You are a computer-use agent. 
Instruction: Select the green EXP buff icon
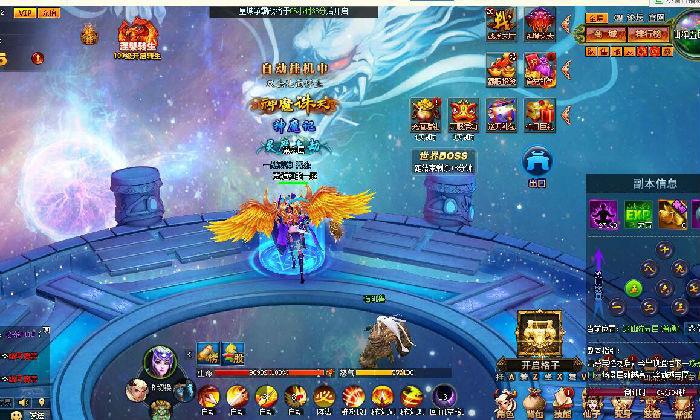click(x=638, y=213)
